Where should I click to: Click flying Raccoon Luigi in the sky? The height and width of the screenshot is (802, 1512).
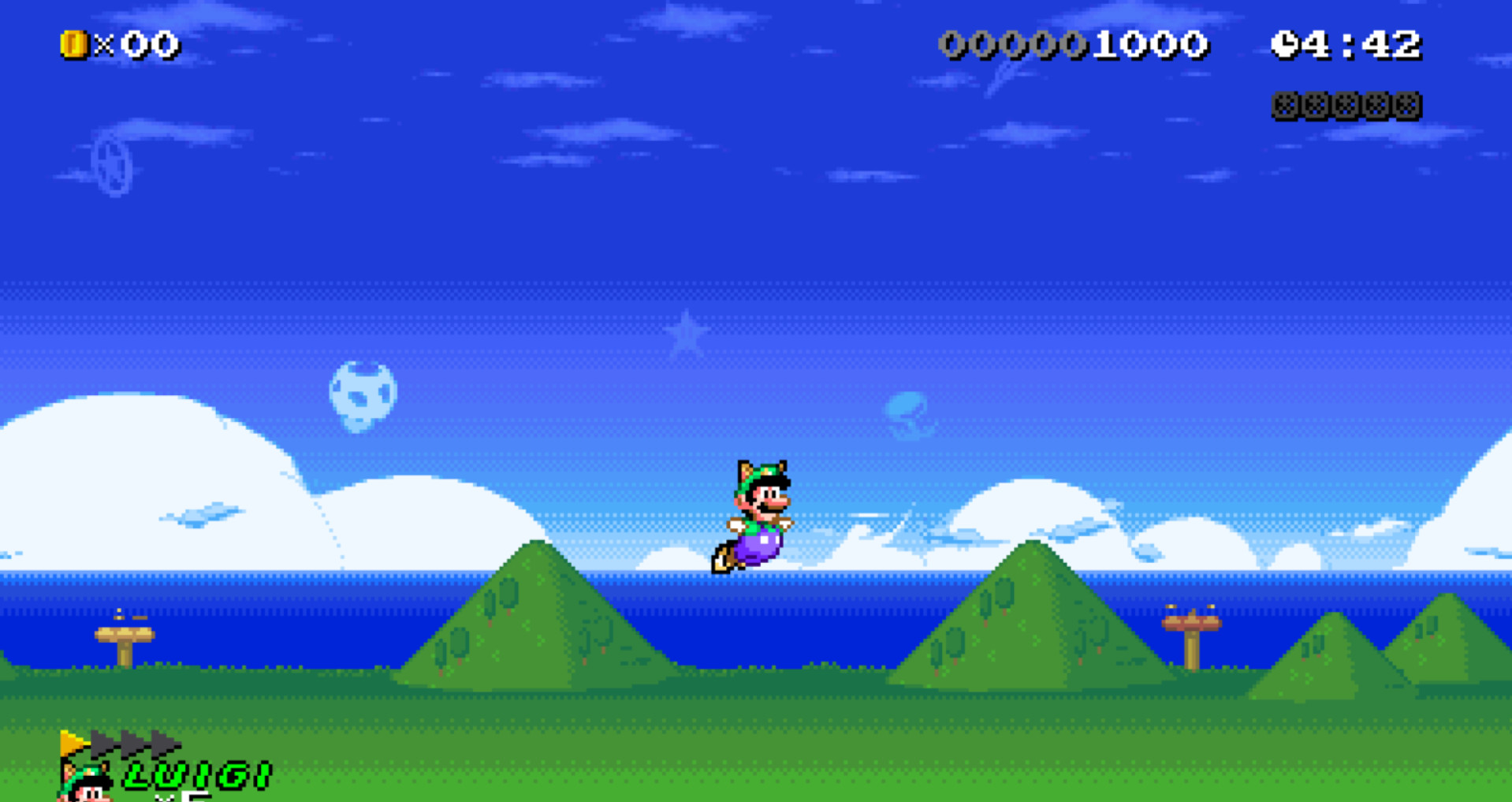coord(758,513)
